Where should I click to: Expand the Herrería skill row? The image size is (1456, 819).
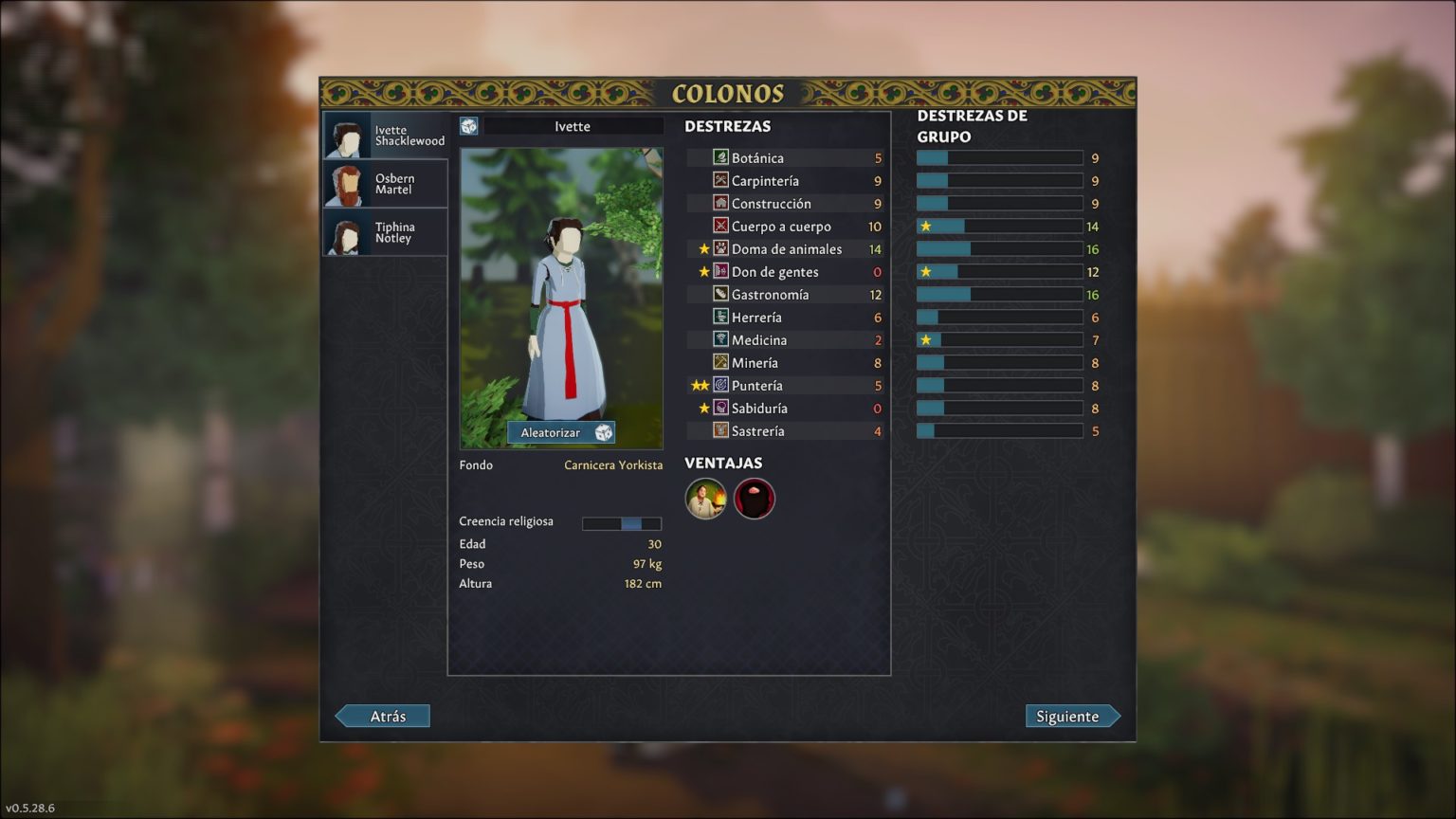[x=720, y=317]
